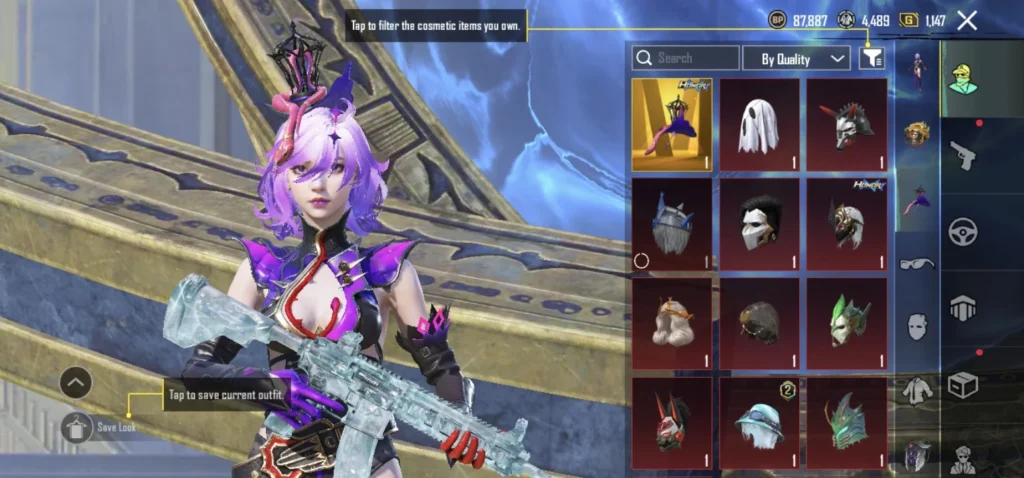Choose the red fox mask headgear
This screenshot has height=478, width=1024.
[672, 422]
